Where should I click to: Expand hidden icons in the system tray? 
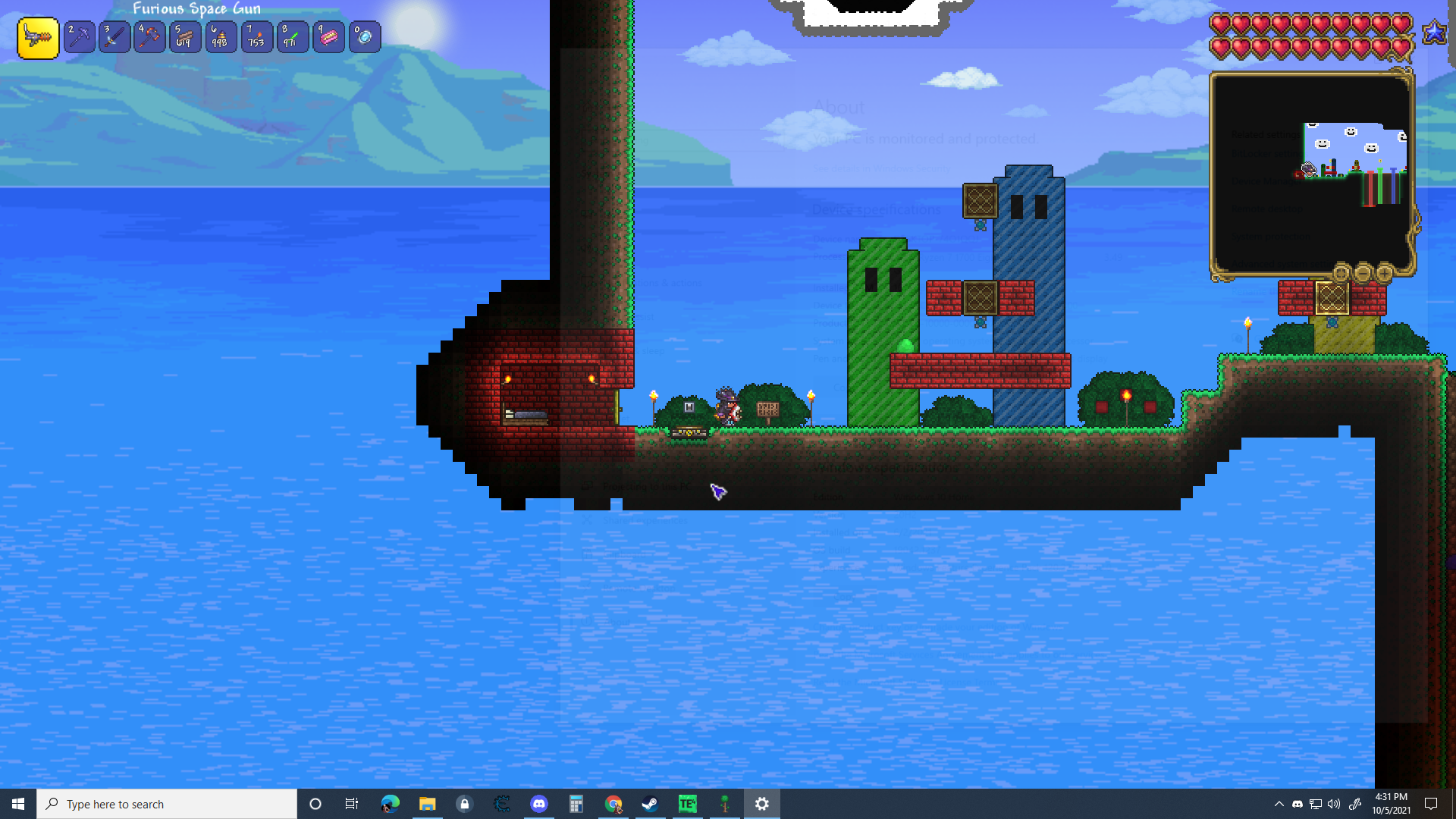pos(1279,804)
